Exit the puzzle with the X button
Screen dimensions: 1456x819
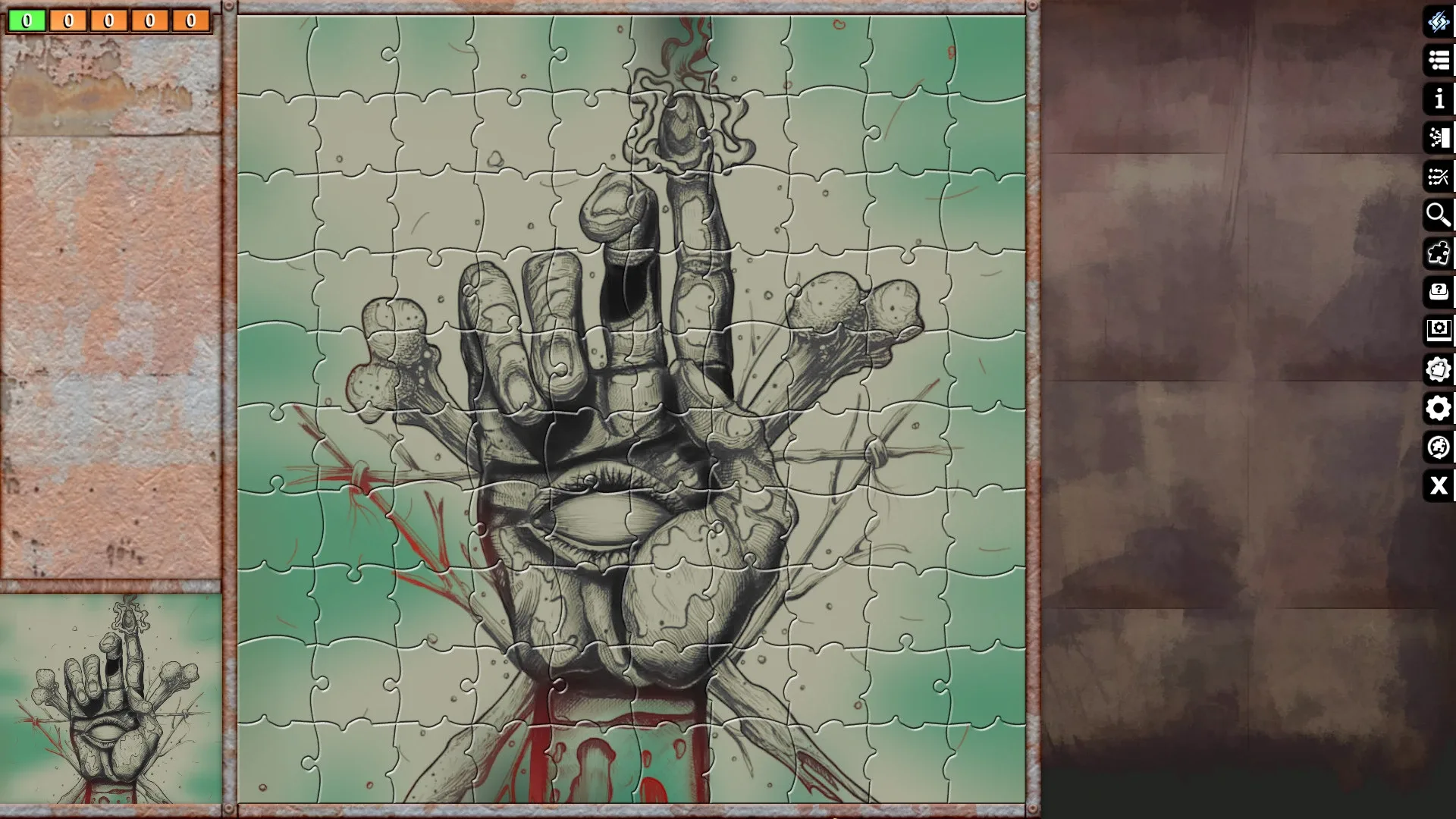(x=1438, y=486)
